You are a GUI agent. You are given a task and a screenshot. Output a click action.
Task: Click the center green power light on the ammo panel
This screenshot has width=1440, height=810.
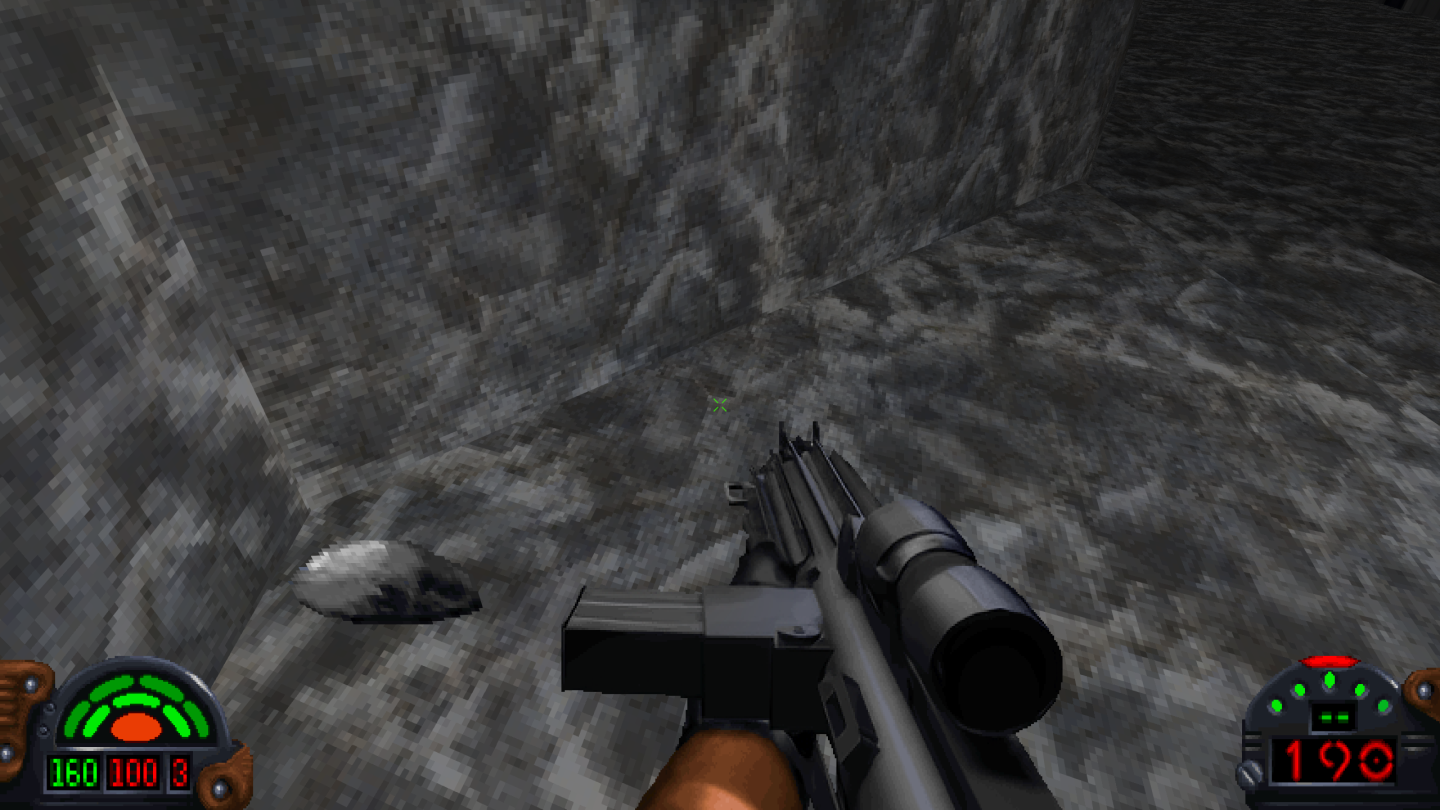(1330, 679)
